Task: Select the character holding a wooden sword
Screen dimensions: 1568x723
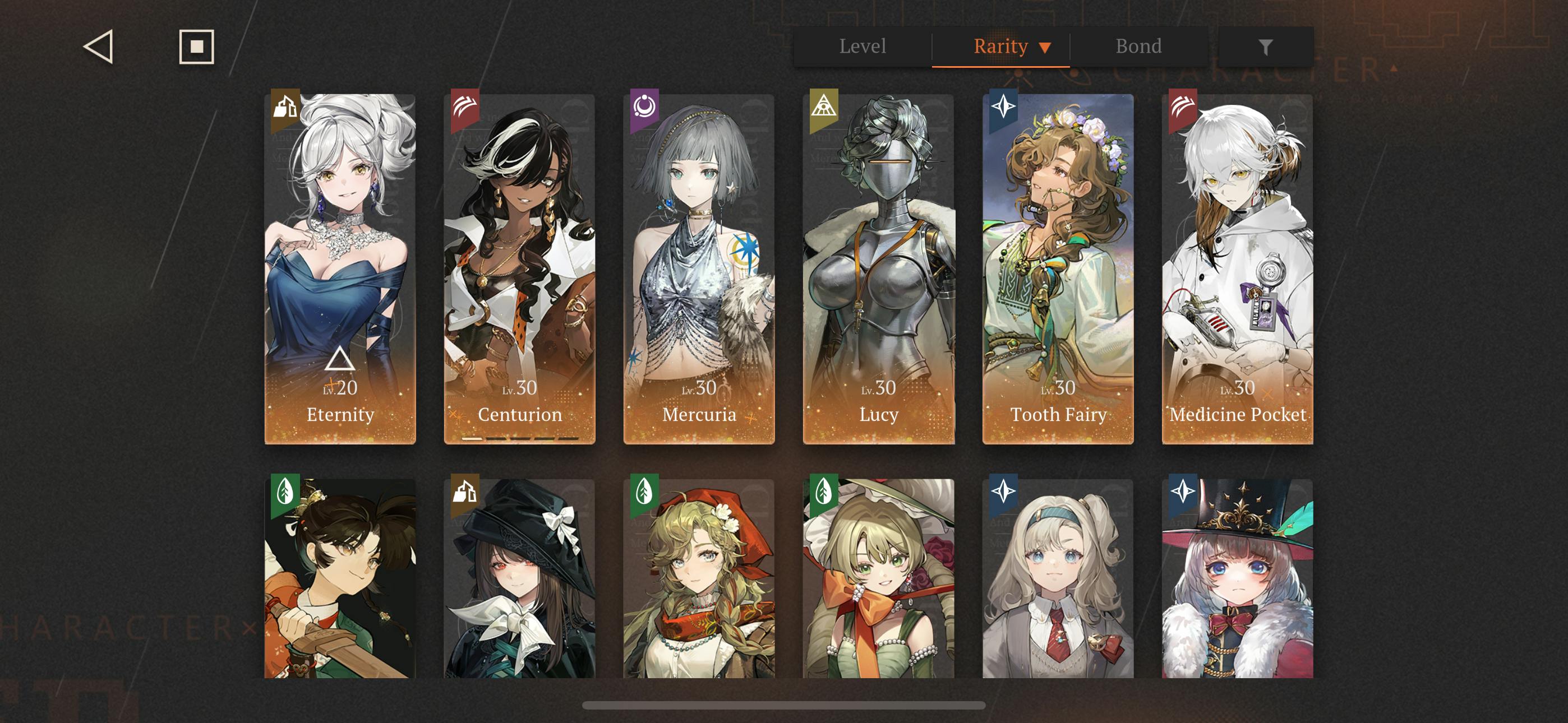Action: click(340, 578)
